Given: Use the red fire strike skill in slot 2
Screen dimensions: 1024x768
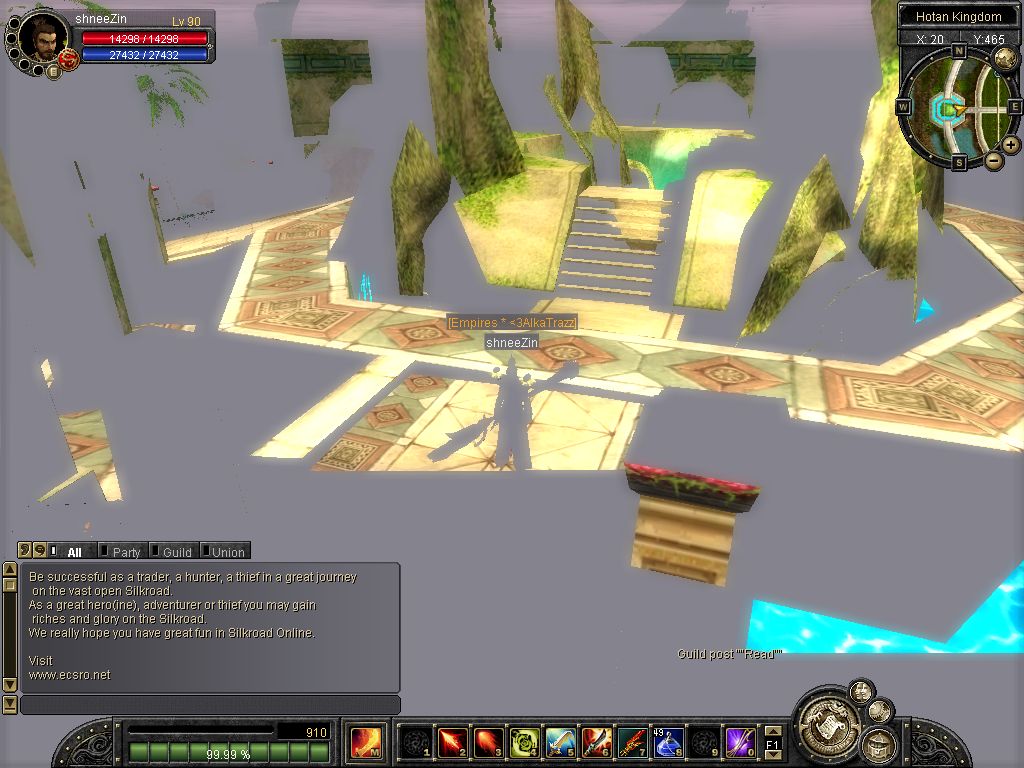Looking at the screenshot, I should 452,742.
